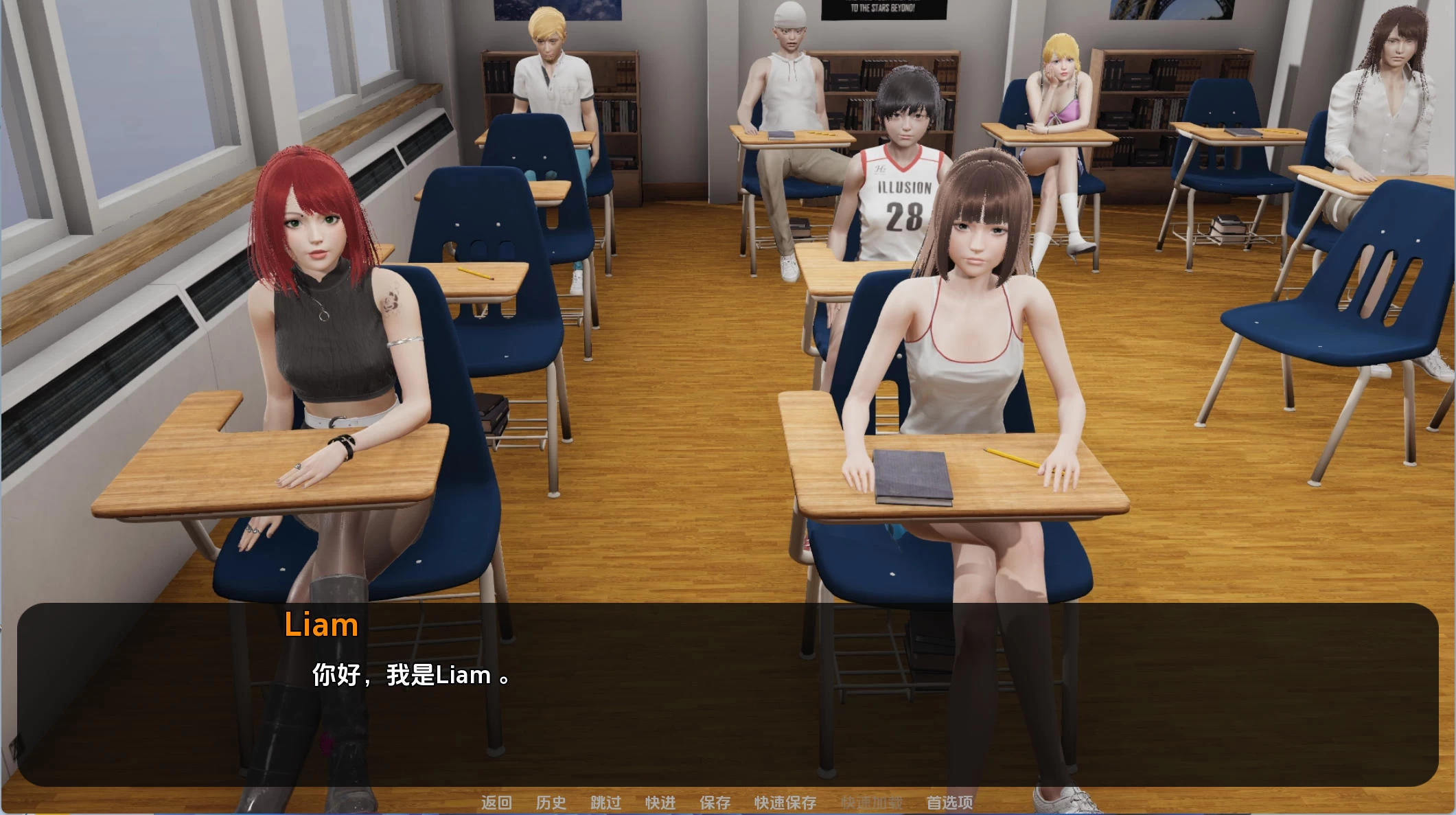This screenshot has height=815, width=1456.
Task: Open the 历史 (History) log
Action: pyautogui.click(x=551, y=803)
